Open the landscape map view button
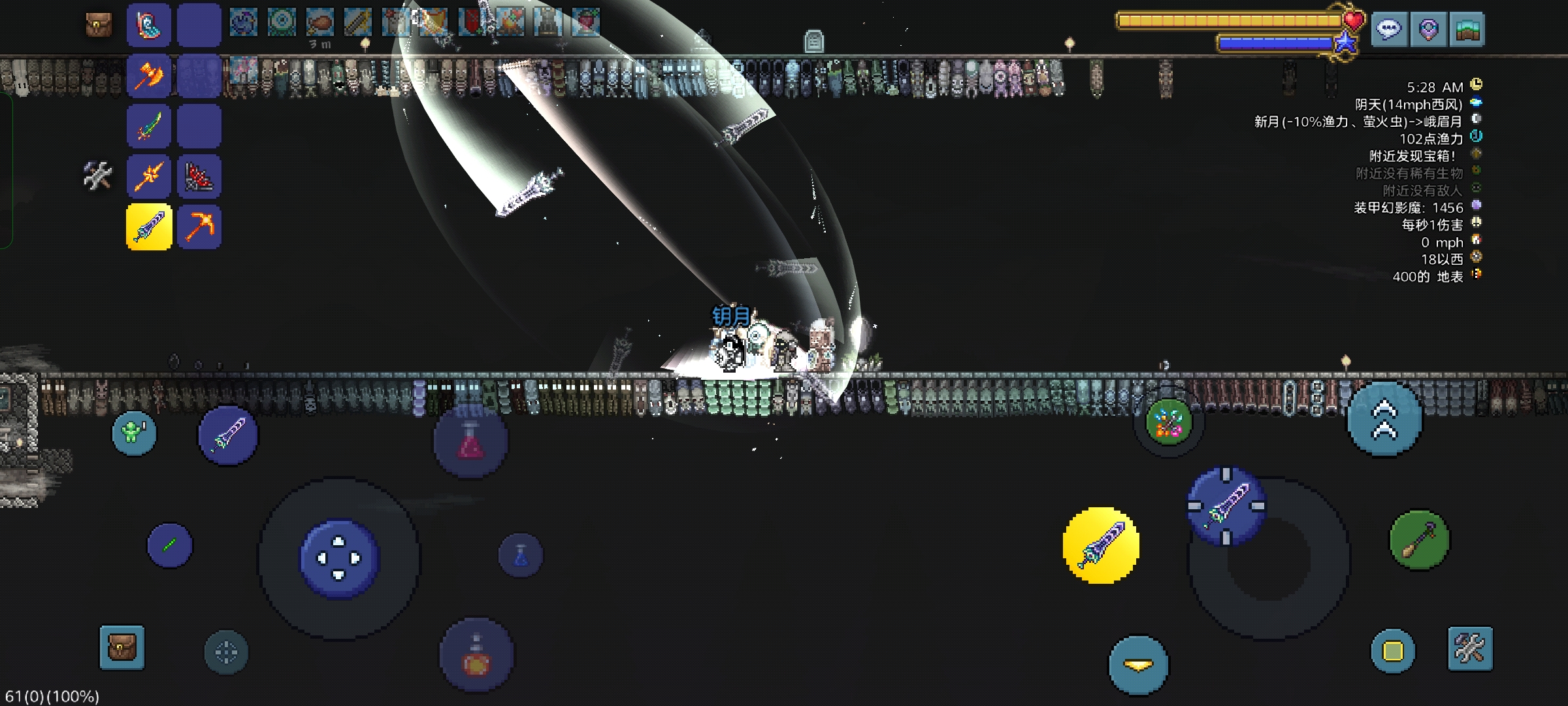This screenshot has height=706, width=1568. point(1467,29)
